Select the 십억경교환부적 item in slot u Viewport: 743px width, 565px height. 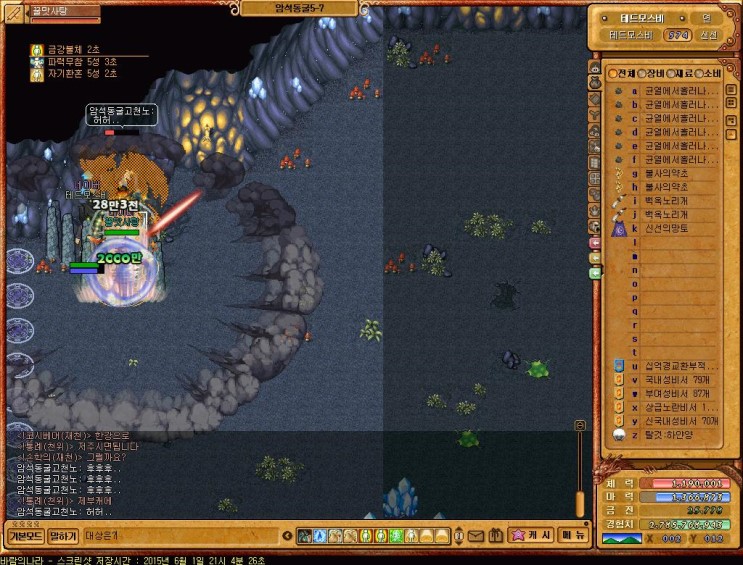pyautogui.click(x=666, y=366)
